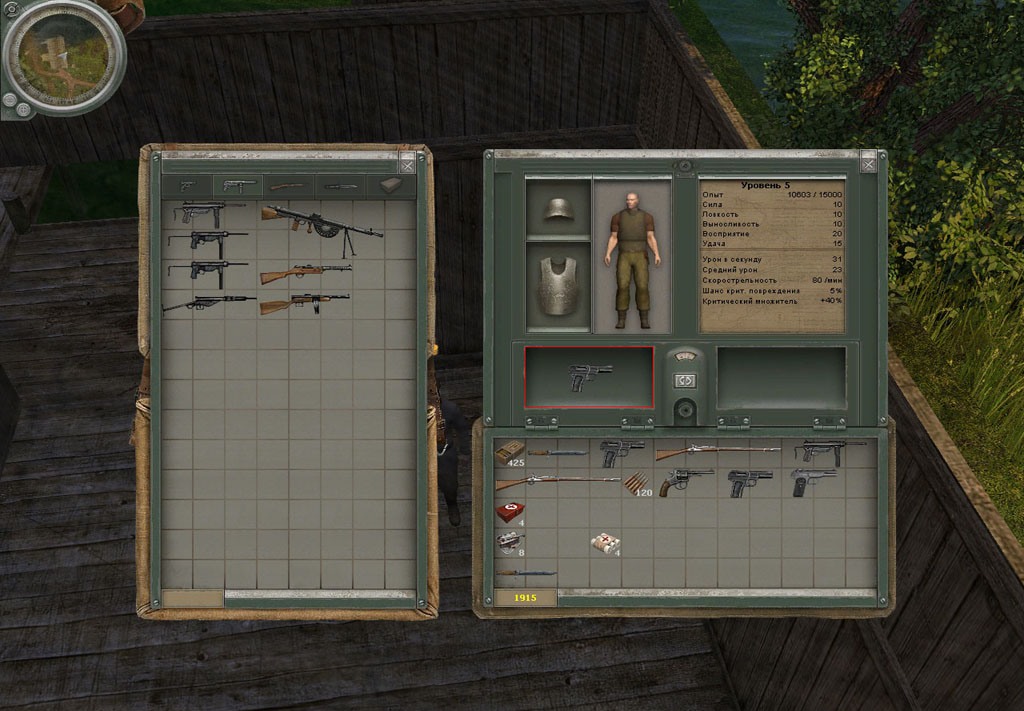Choose the empty secondary weapon slot
Viewport: 1024px width, 711px height.
pyautogui.click(x=781, y=378)
